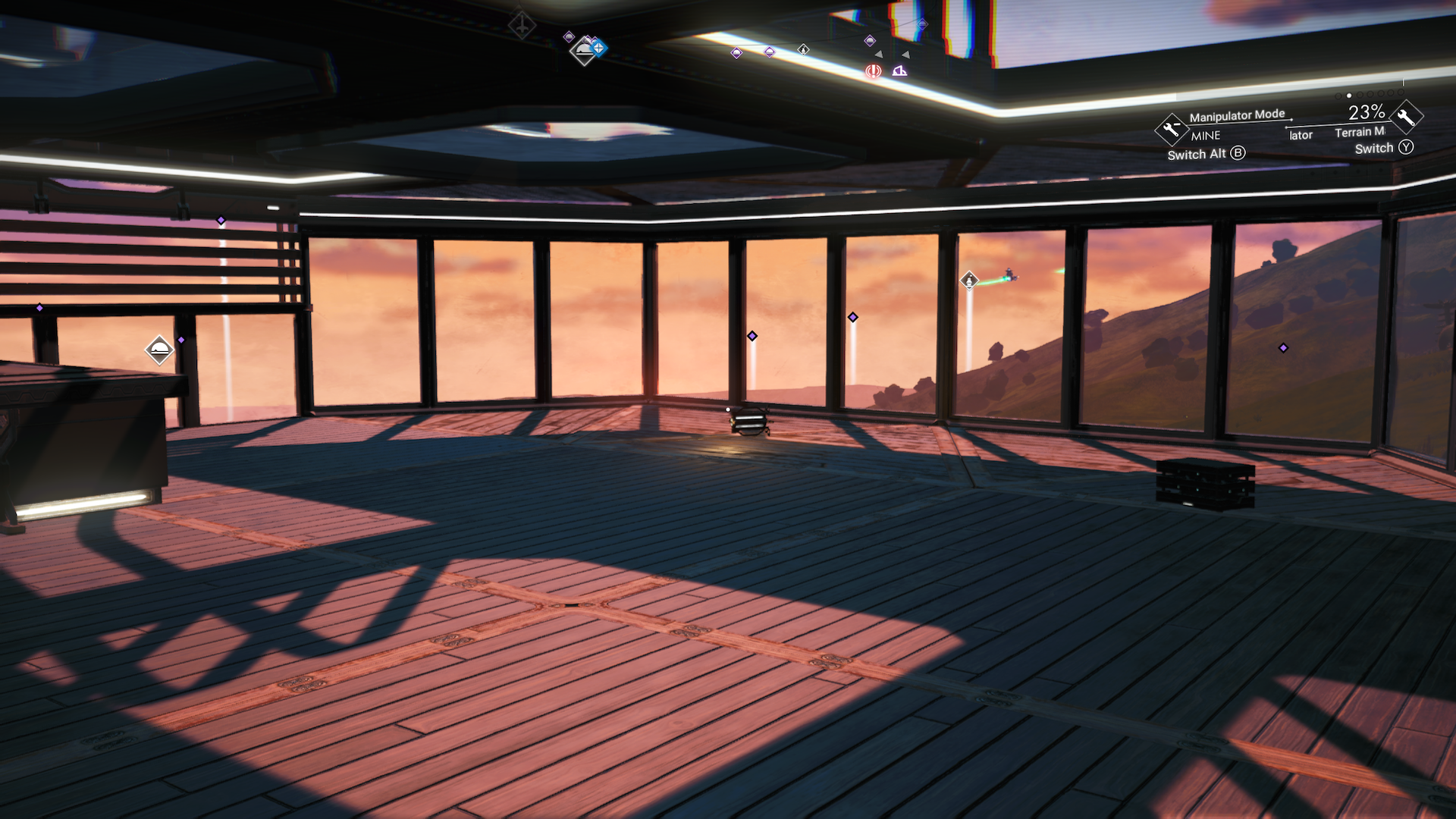Click the purple base marker near center window
The height and width of the screenshot is (819, 1456).
752,334
